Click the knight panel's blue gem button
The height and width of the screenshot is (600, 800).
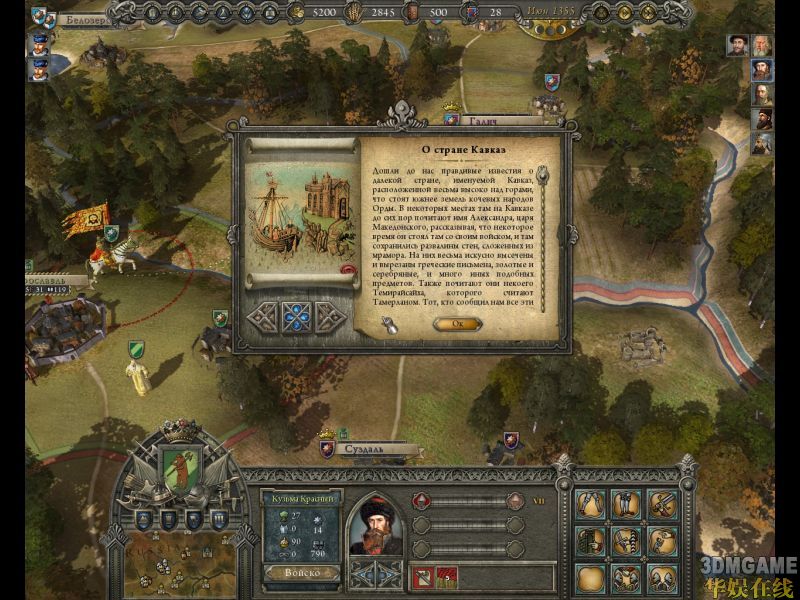click(375, 573)
